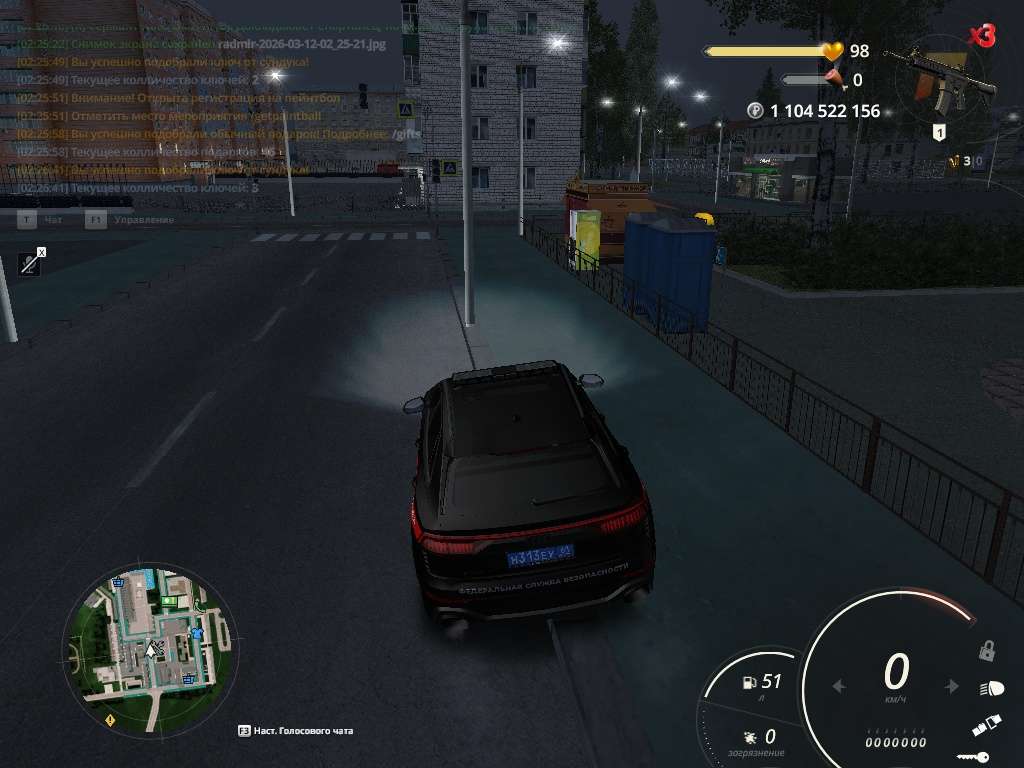Click the right turn signal arrow
Viewport: 1024px width, 768px height.
pos(953,687)
